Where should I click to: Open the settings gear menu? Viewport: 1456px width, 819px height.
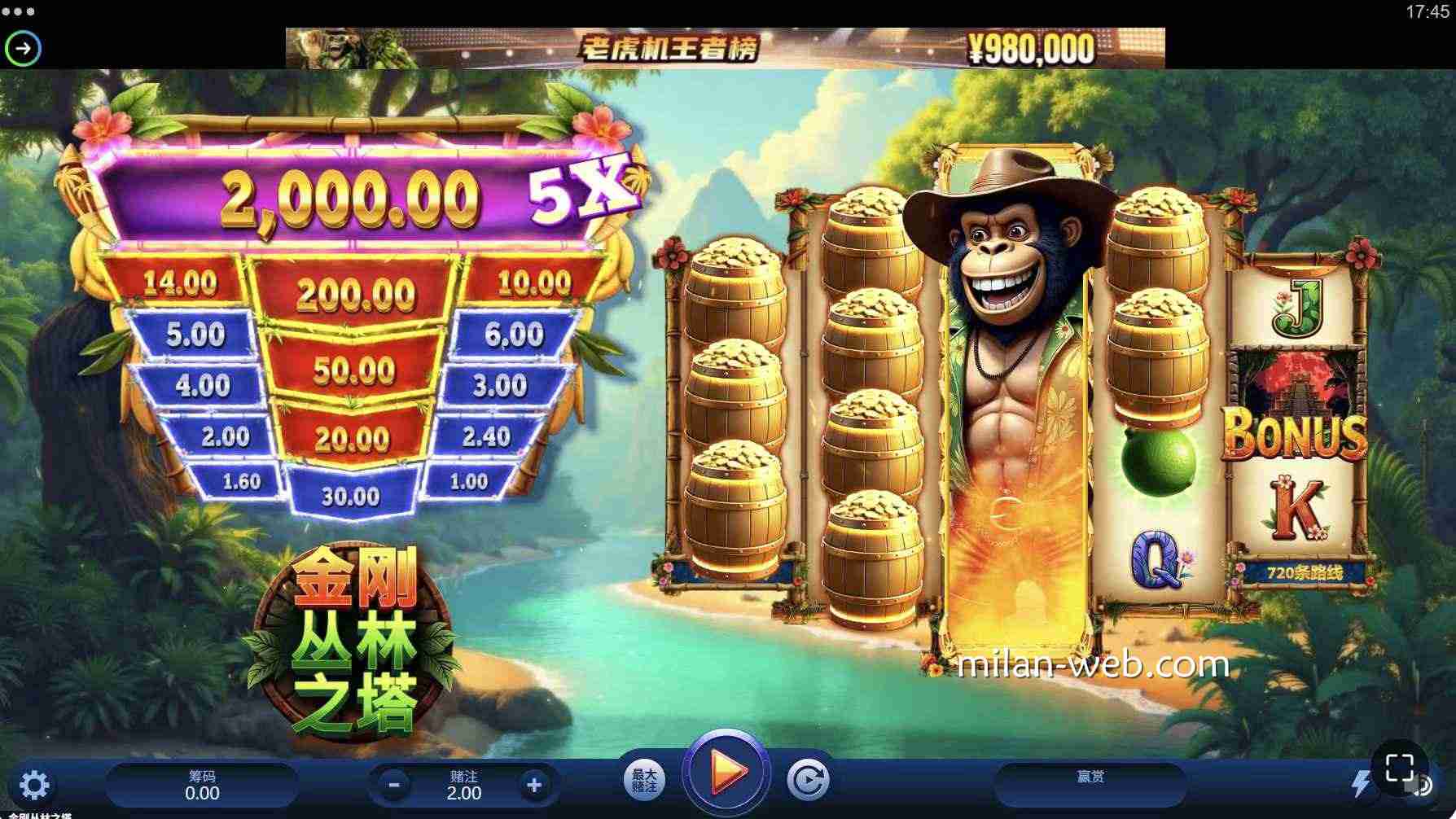(x=34, y=783)
